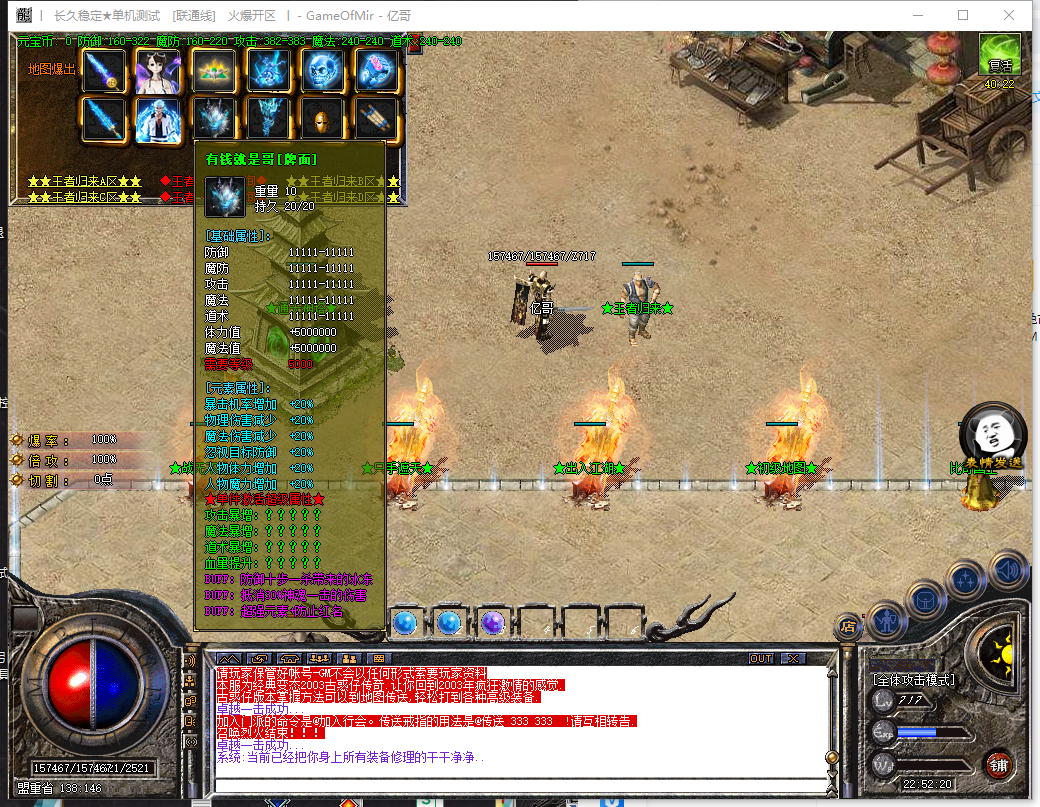Select the scroll item slot
The image size is (1040, 807).
click(x=377, y=118)
